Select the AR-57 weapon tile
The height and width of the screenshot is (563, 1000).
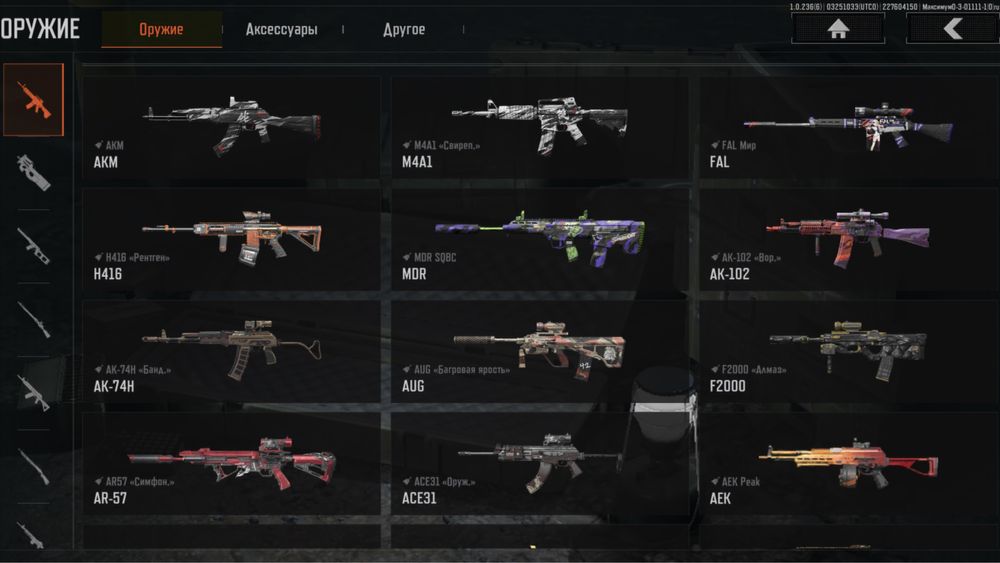click(x=231, y=464)
